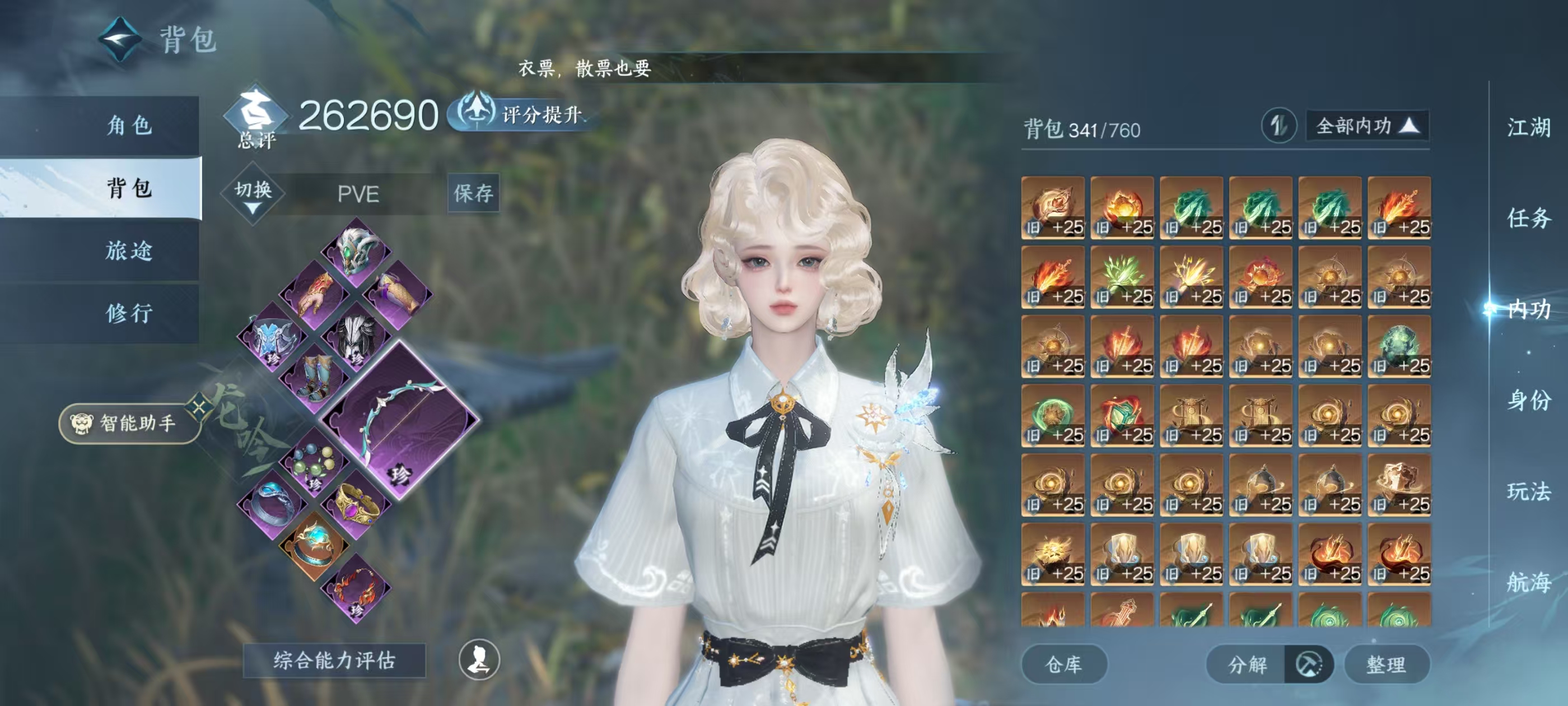The image size is (1568, 706).
Task: Open the 全部内功 filter dropdown
Action: (1367, 126)
